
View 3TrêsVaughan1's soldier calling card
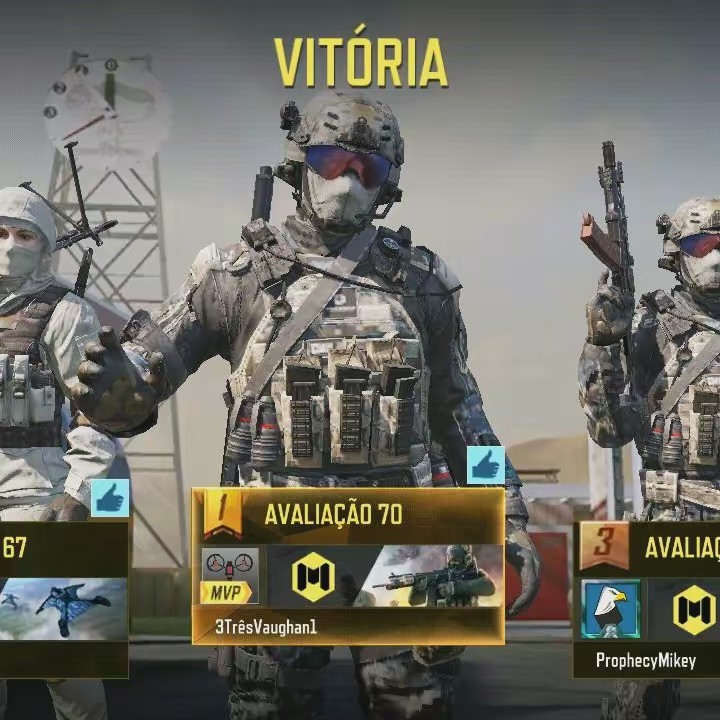tap(428, 576)
